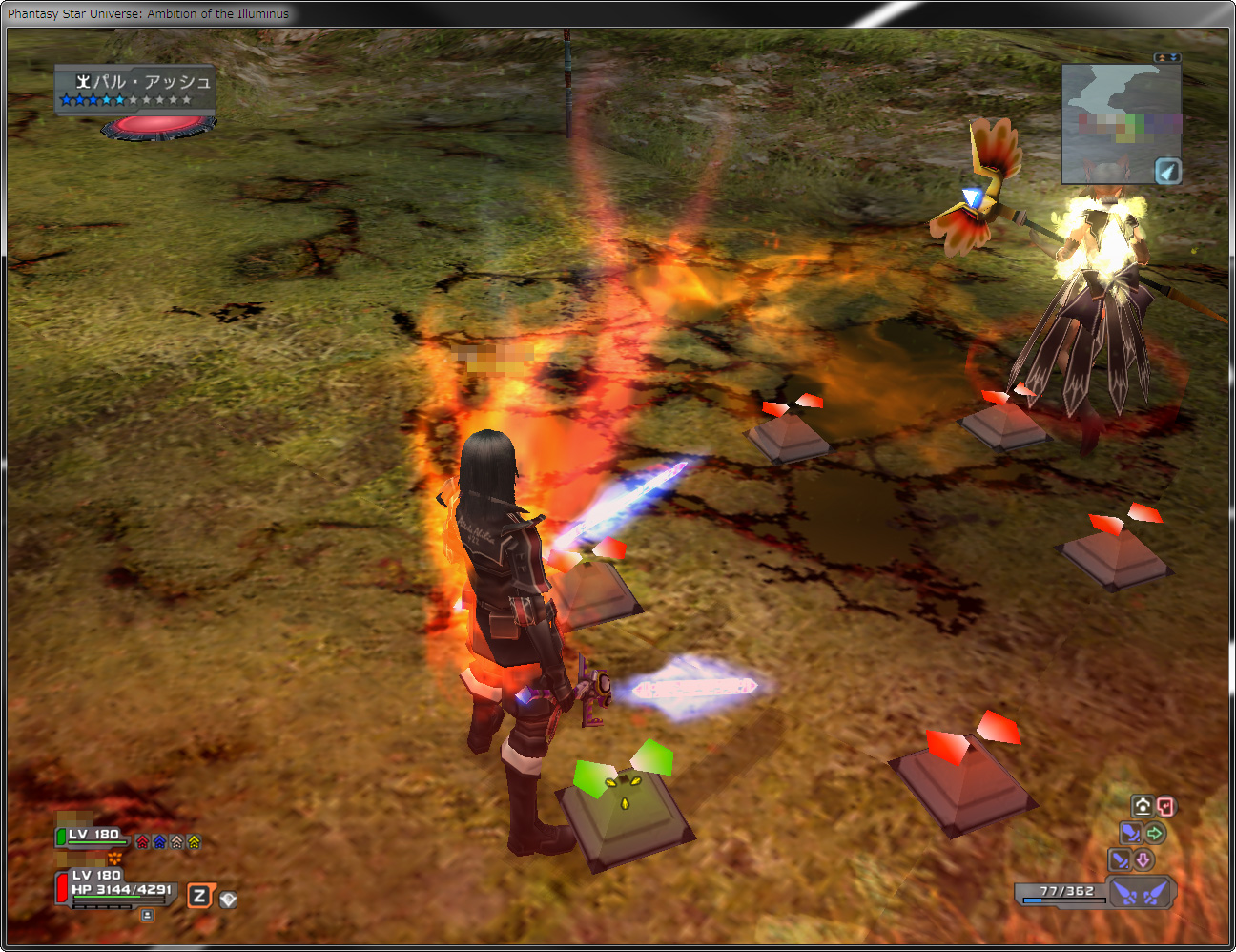Activate the red card return icon
Viewport: 1236px width, 952px height.
pyautogui.click(x=1165, y=806)
